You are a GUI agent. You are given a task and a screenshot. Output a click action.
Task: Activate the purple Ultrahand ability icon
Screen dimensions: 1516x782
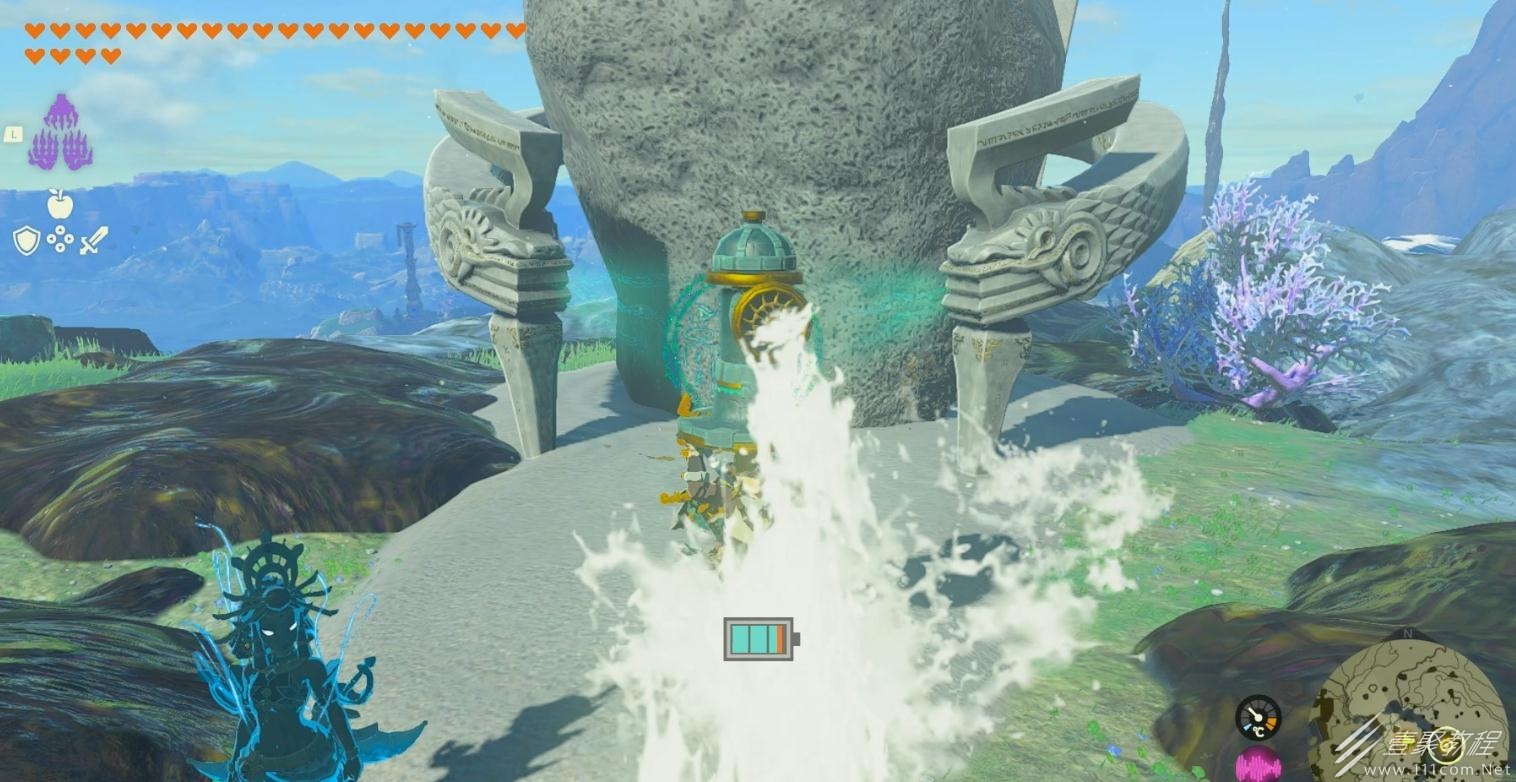pyautogui.click(x=61, y=132)
